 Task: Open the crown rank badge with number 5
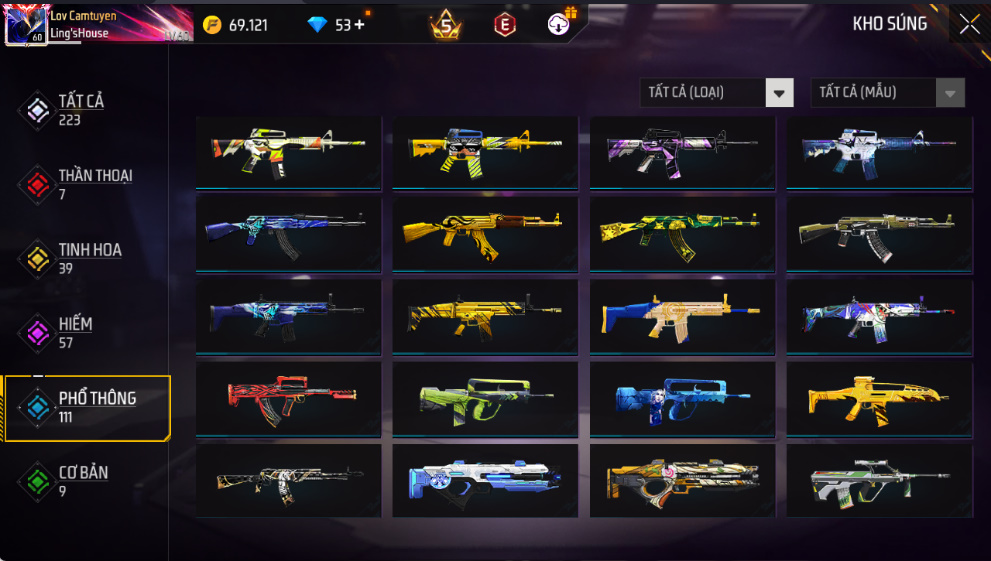[446, 25]
